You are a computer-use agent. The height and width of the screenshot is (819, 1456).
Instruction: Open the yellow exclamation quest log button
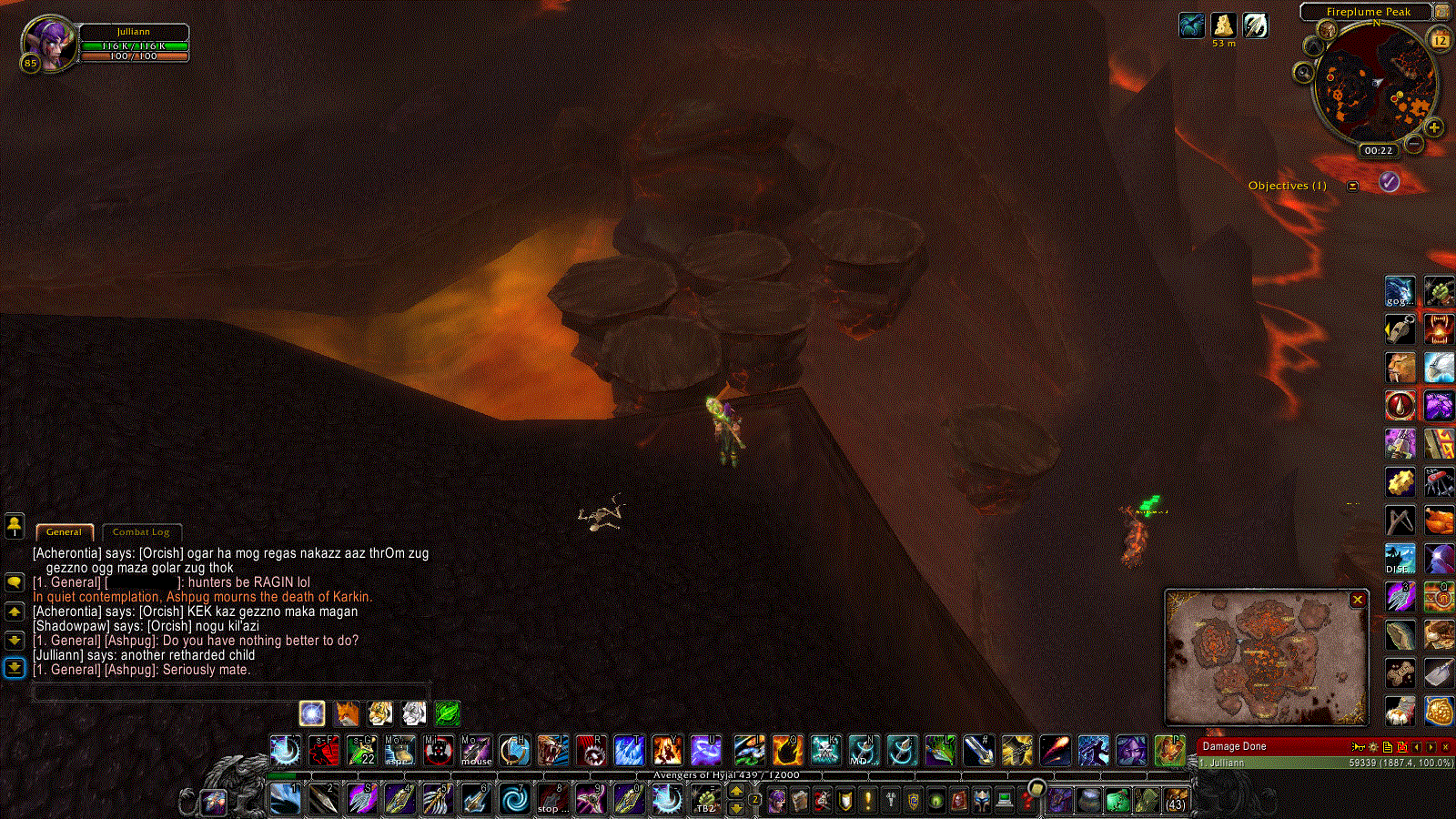point(868,800)
